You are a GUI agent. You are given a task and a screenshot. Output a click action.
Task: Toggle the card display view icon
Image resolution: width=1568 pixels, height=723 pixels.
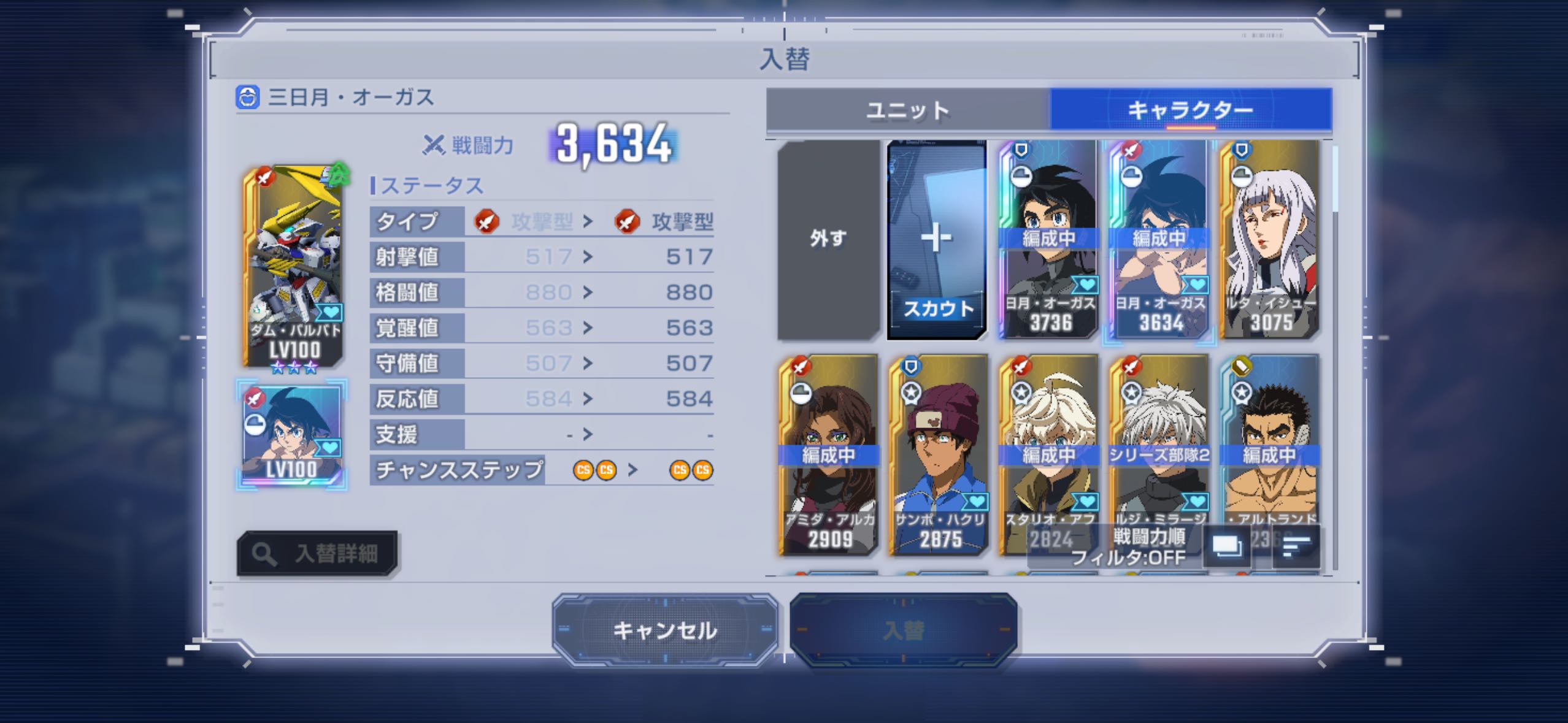point(1226,546)
